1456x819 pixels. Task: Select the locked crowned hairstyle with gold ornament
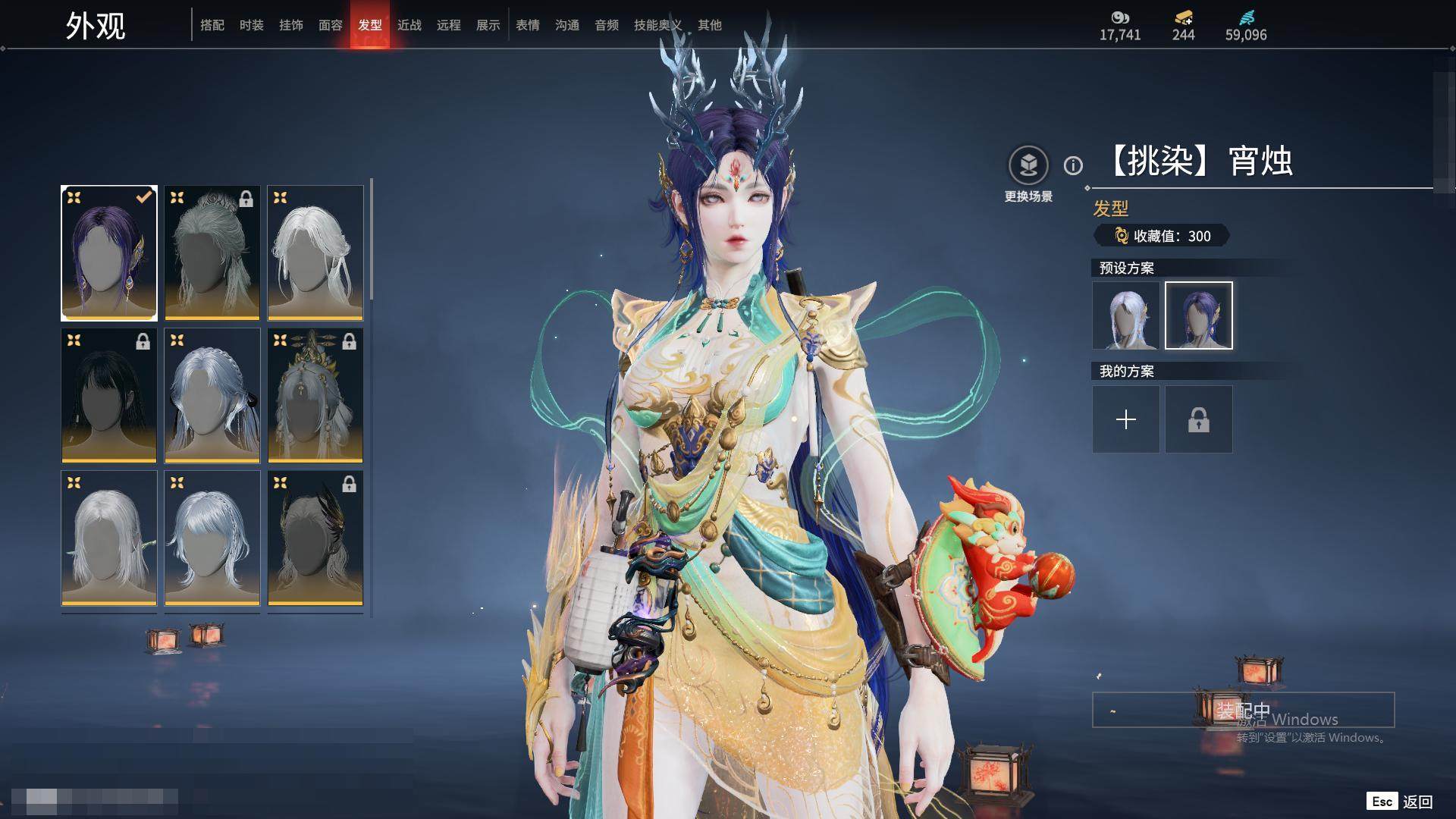pos(315,395)
